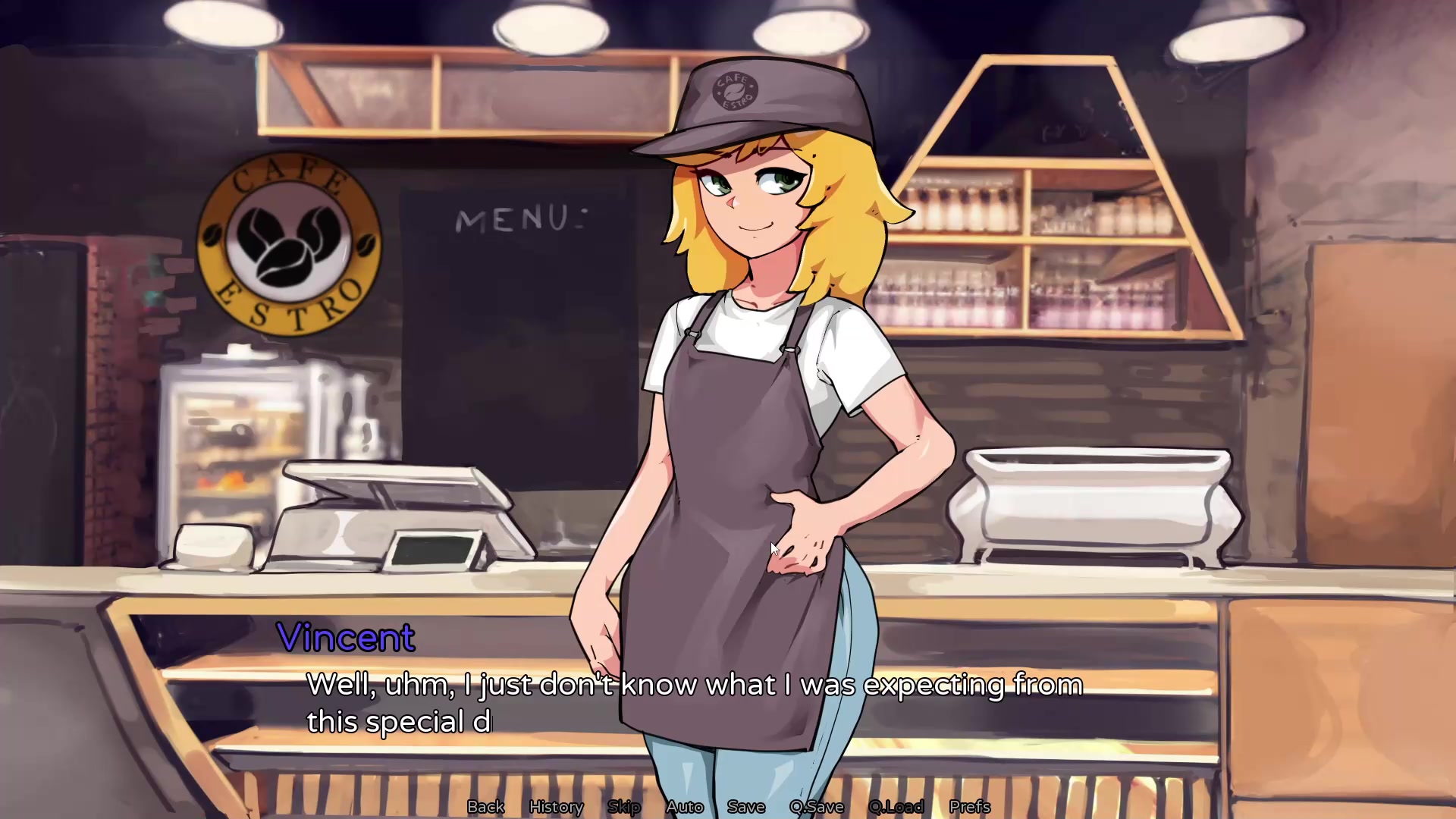Quick load with Q.Load

(896, 807)
